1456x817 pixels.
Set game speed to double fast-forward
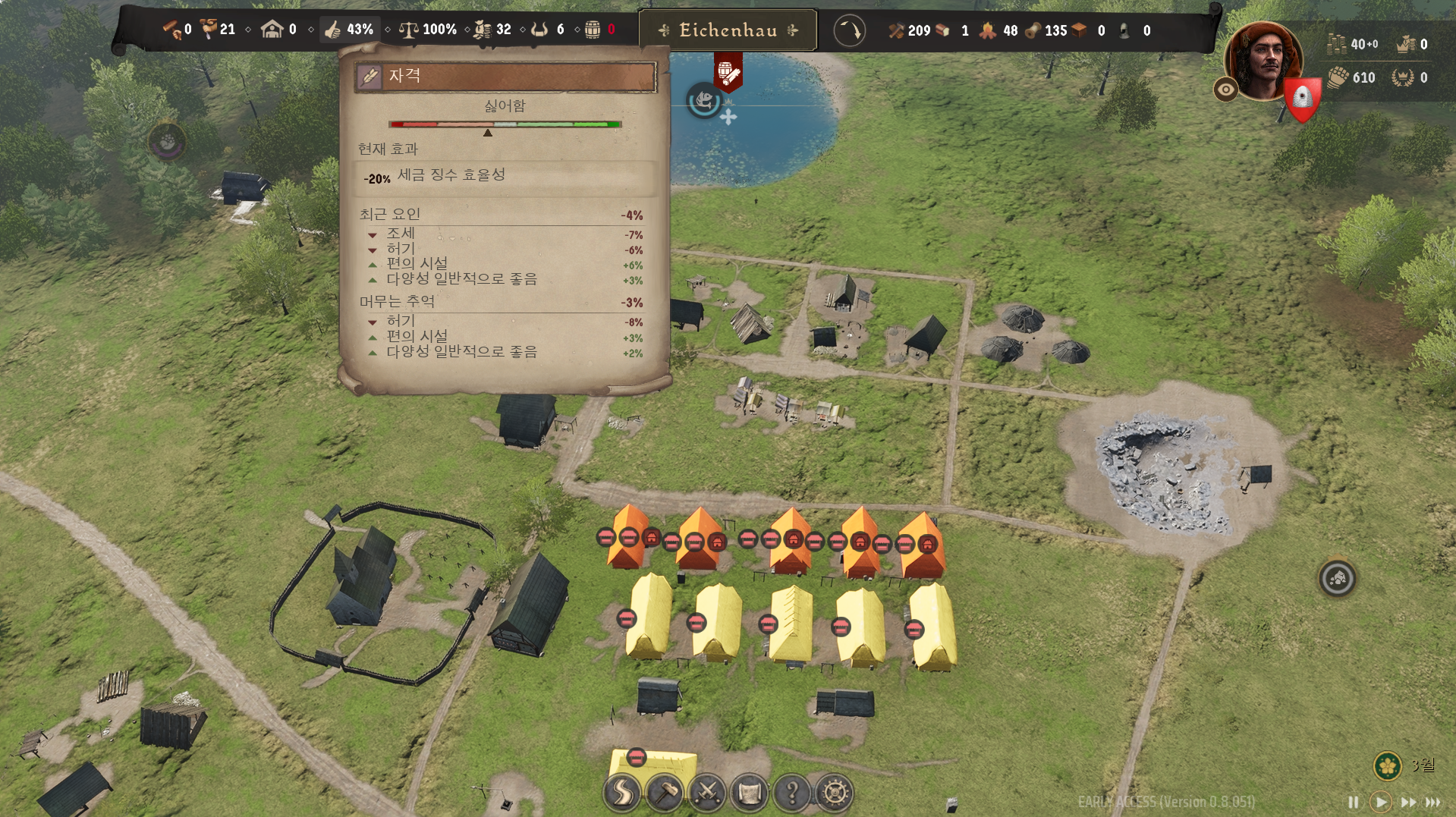point(1408,802)
